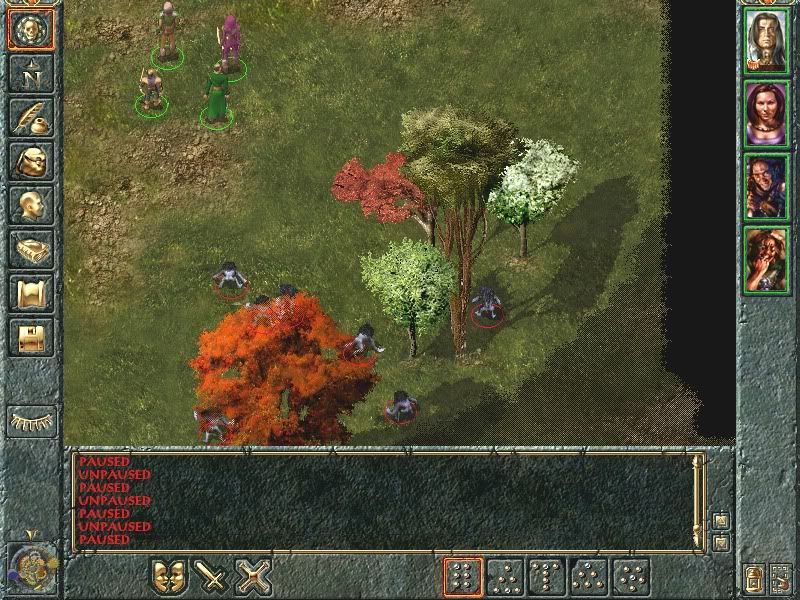This screenshot has width=800, height=600.
Task: Return to game with the skull button
Action: 30,29
